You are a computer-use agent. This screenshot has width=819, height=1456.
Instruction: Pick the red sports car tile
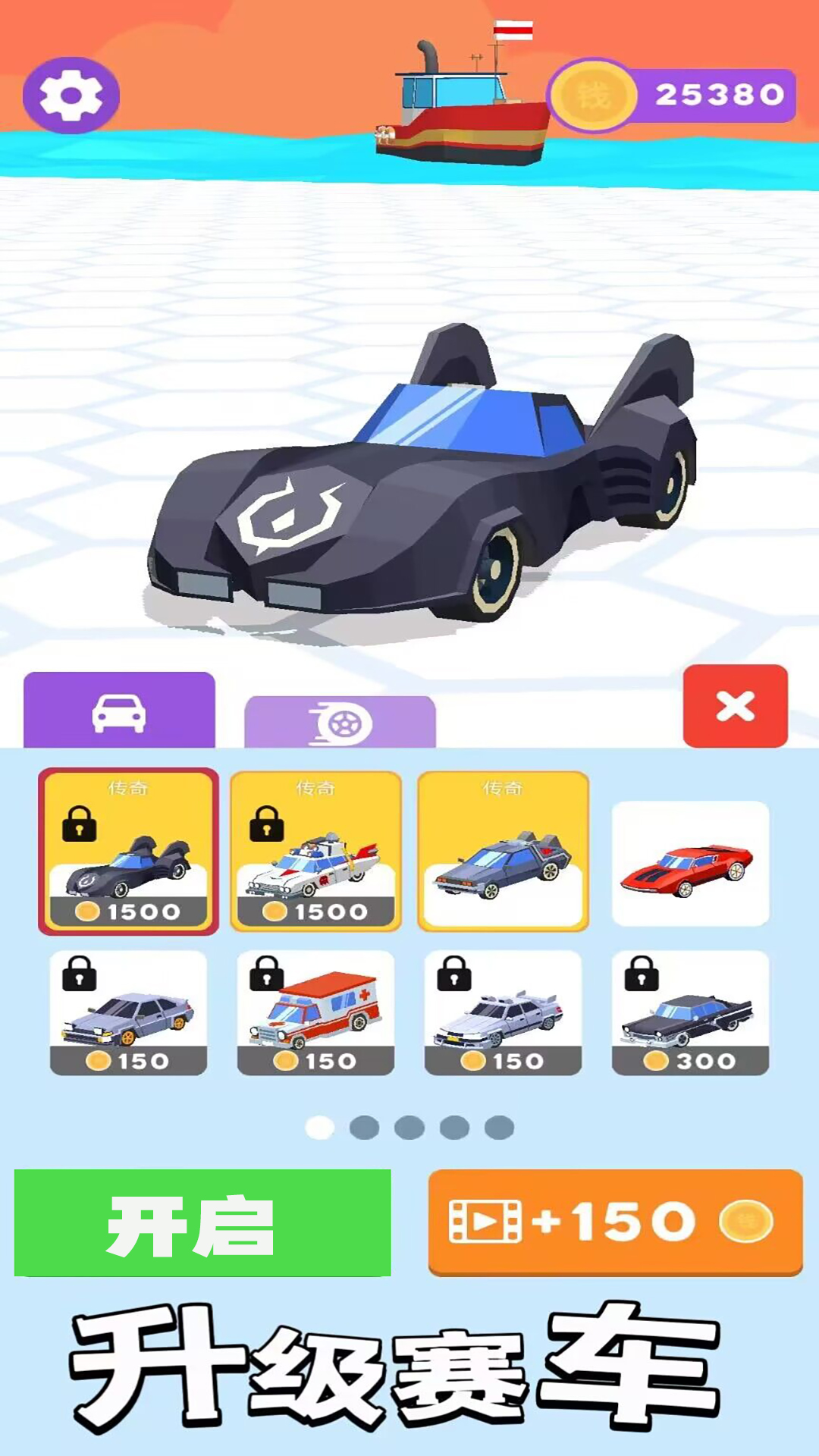tap(690, 863)
